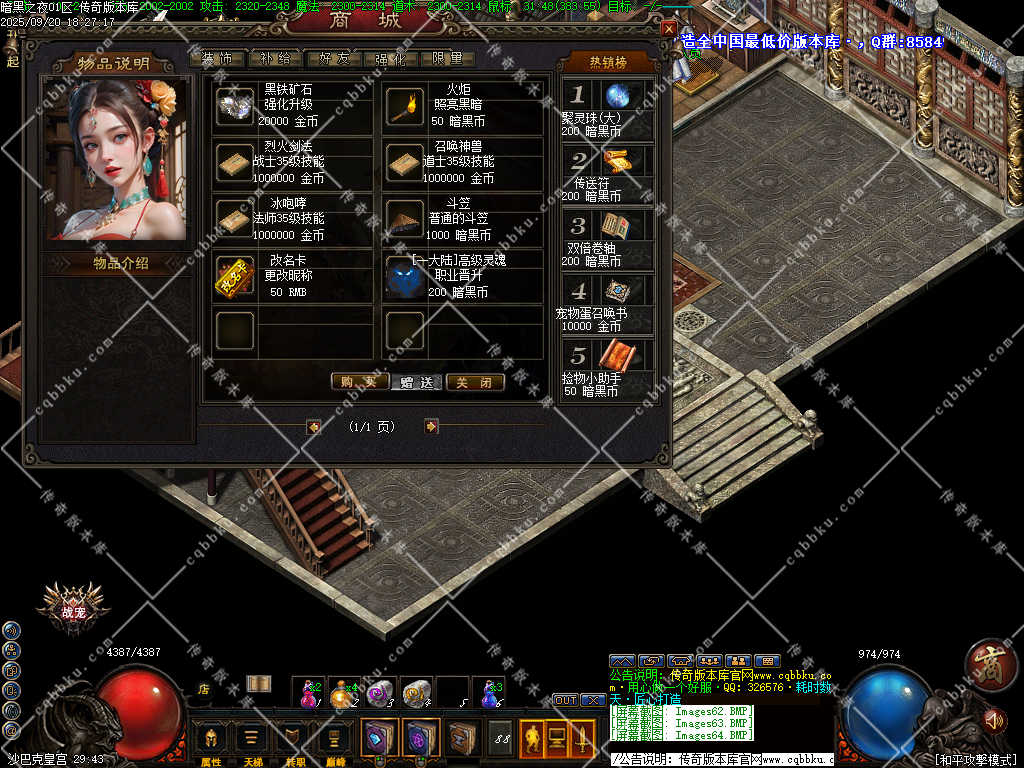1024x768 pixels.
Task: Click the 购买 buy button
Action: coord(359,381)
